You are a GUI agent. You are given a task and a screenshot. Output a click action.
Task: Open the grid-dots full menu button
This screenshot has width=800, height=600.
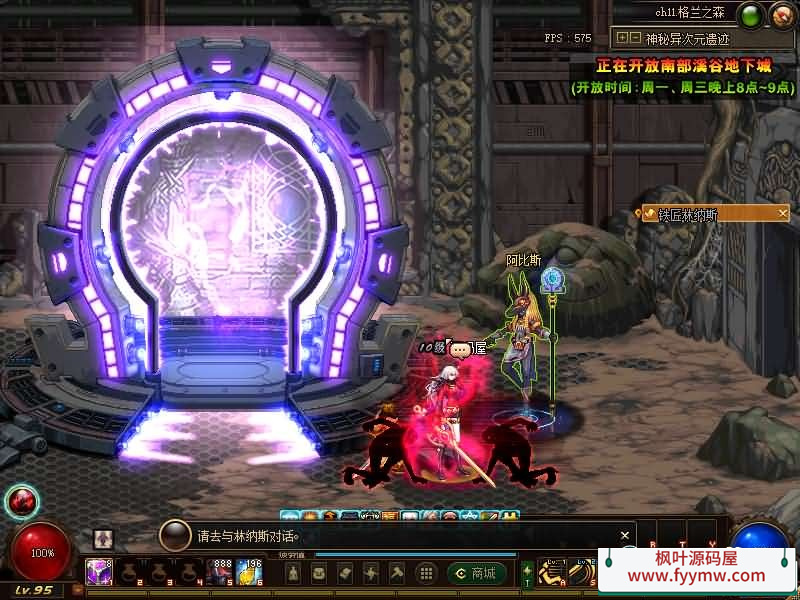tap(426, 573)
